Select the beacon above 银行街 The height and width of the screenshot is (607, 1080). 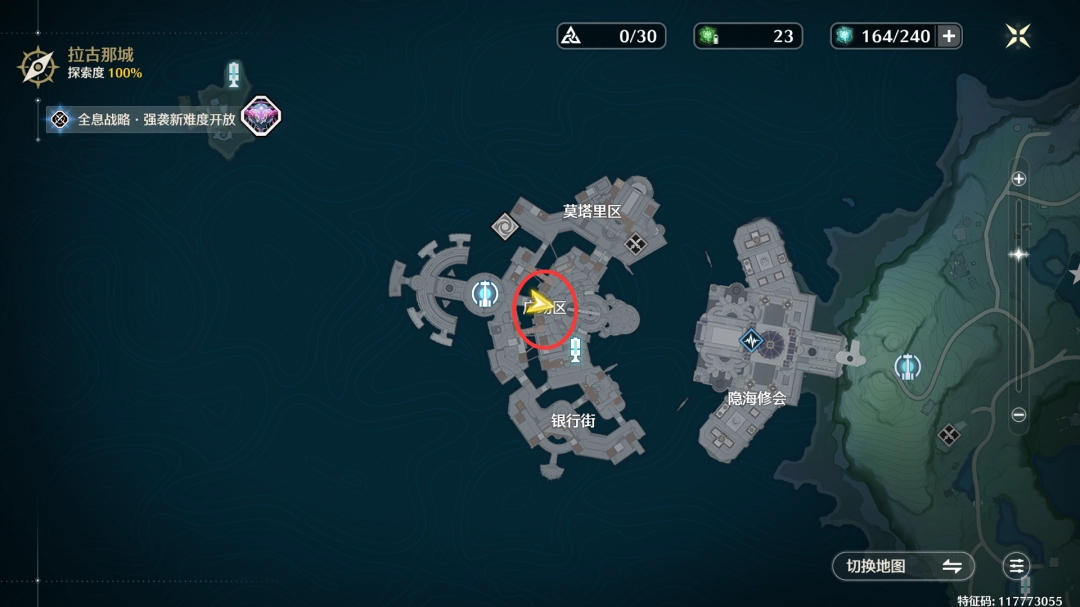tap(575, 350)
